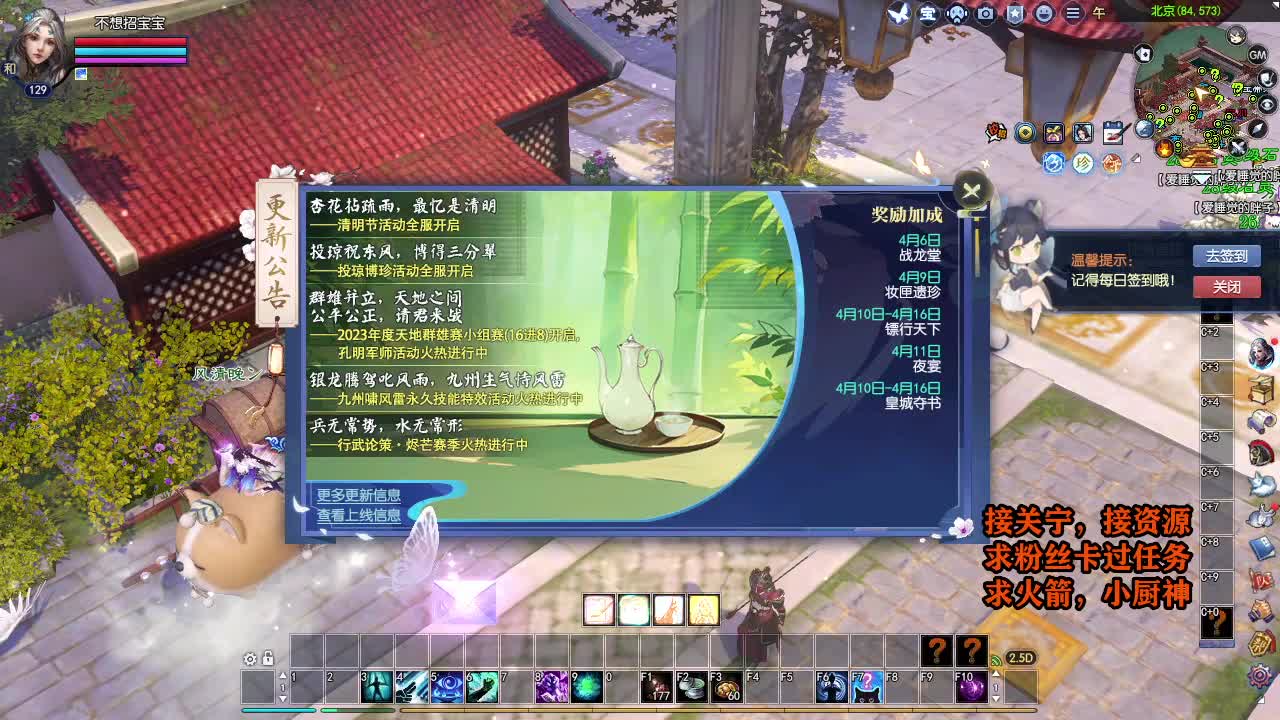The height and width of the screenshot is (720, 1280).
Task: Click the 午 time indicator in top bar
Action: 1100,13
